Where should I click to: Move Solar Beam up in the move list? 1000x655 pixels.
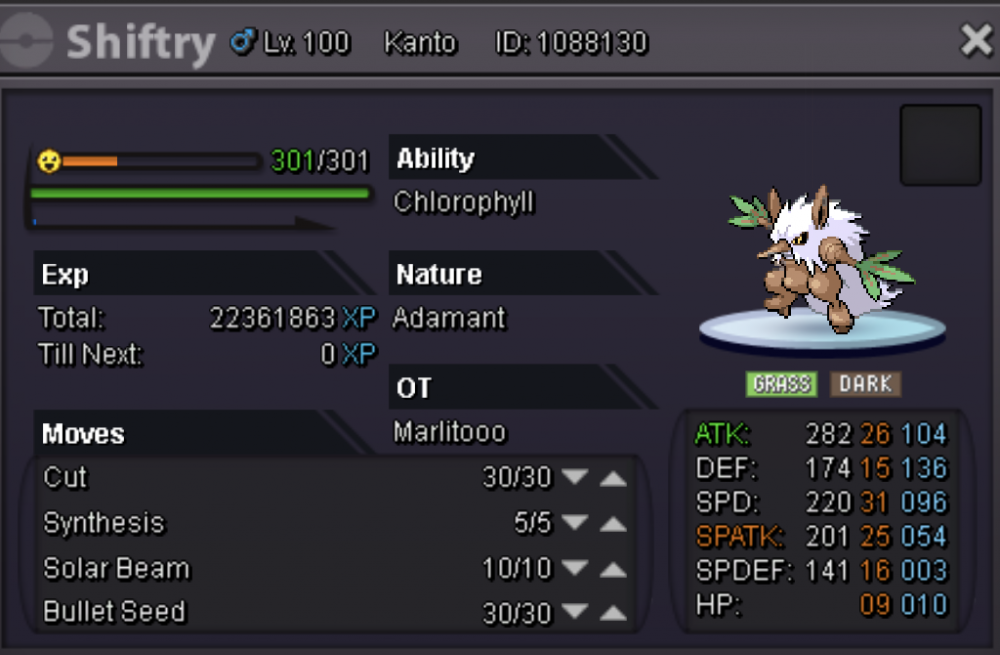click(x=613, y=569)
